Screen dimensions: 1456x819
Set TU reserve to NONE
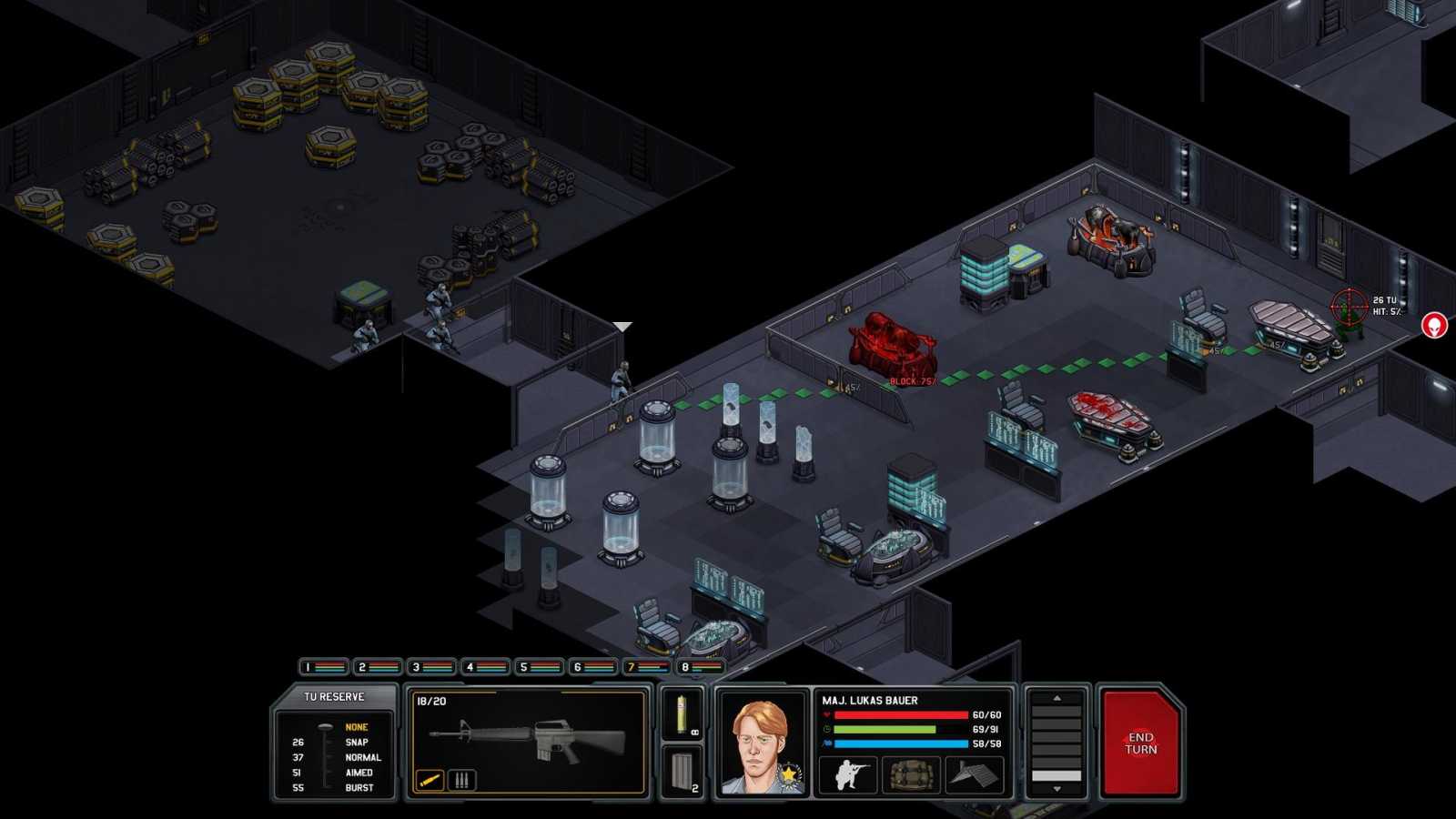click(361, 727)
